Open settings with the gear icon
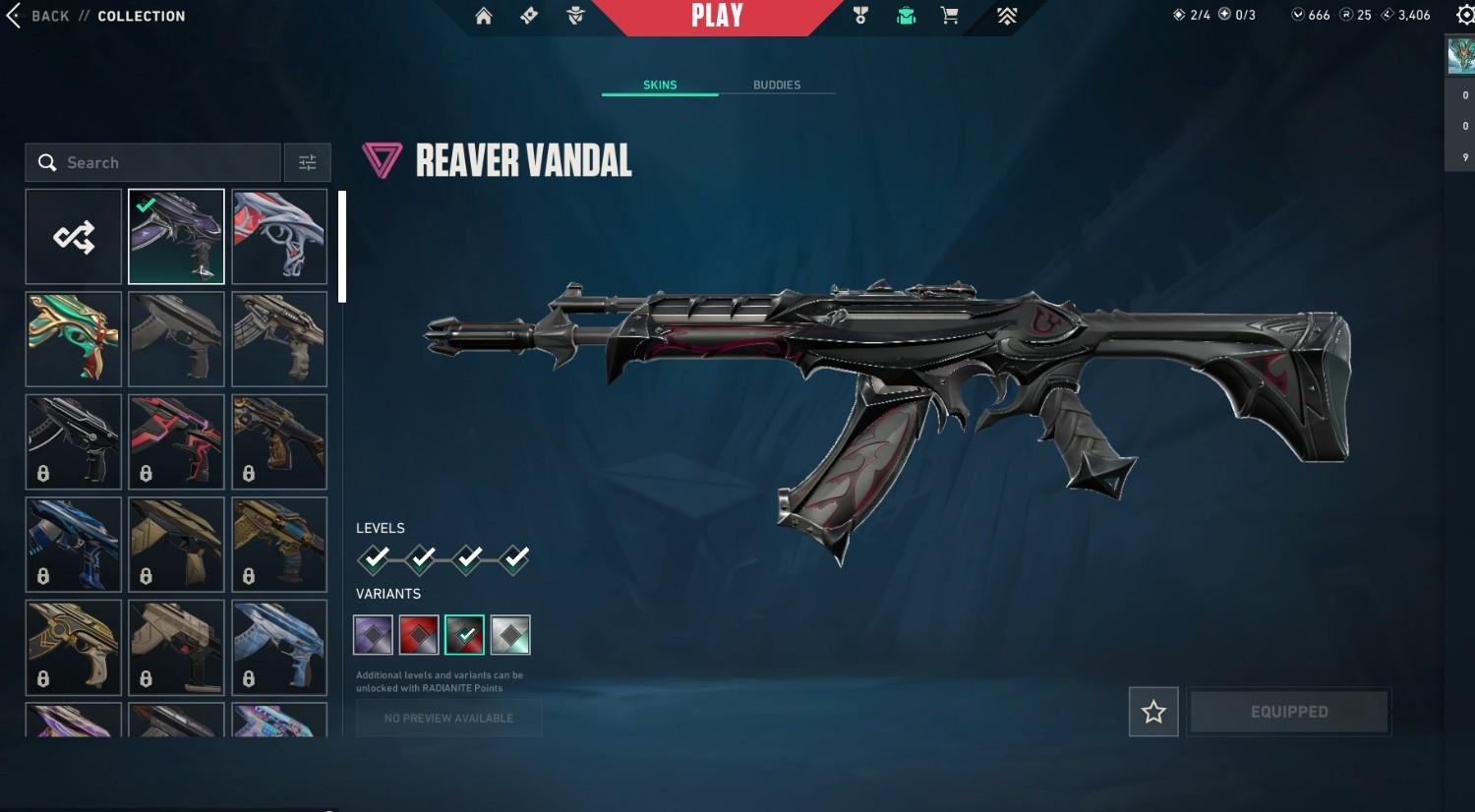This screenshot has width=1475, height=812. 1465,15
